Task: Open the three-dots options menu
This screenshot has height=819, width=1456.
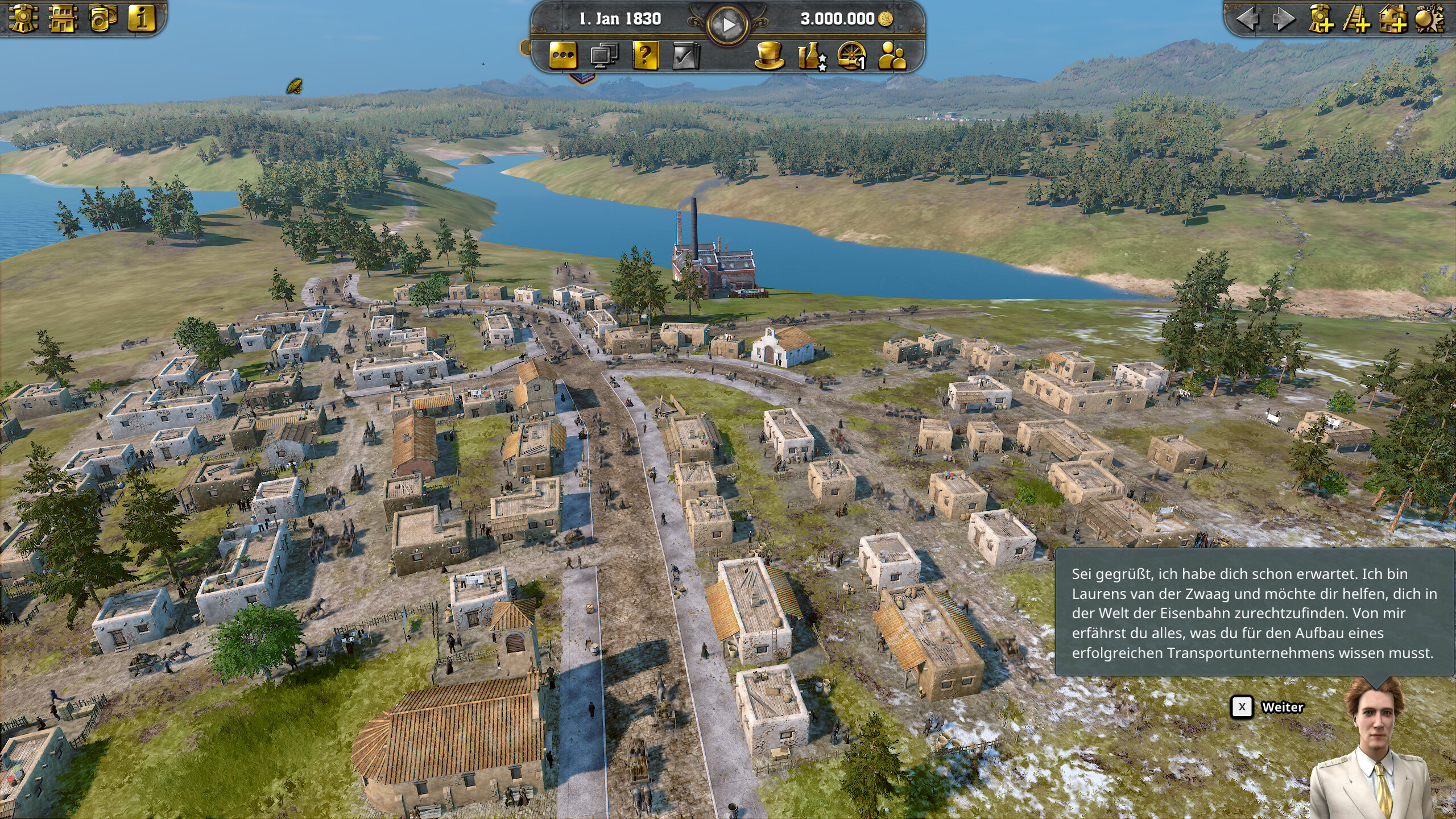Action: 563,56
